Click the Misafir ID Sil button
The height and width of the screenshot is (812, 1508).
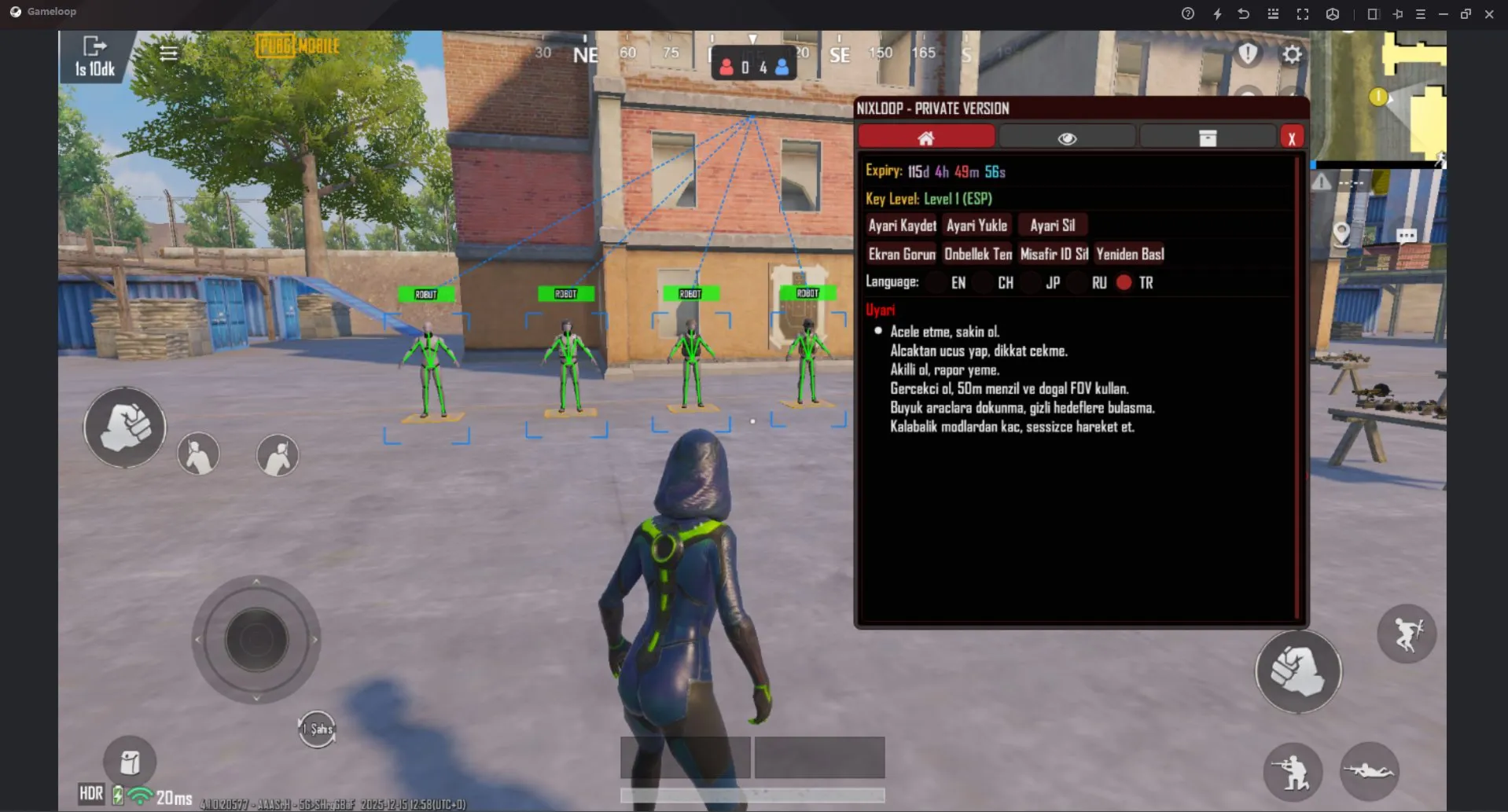(1053, 253)
